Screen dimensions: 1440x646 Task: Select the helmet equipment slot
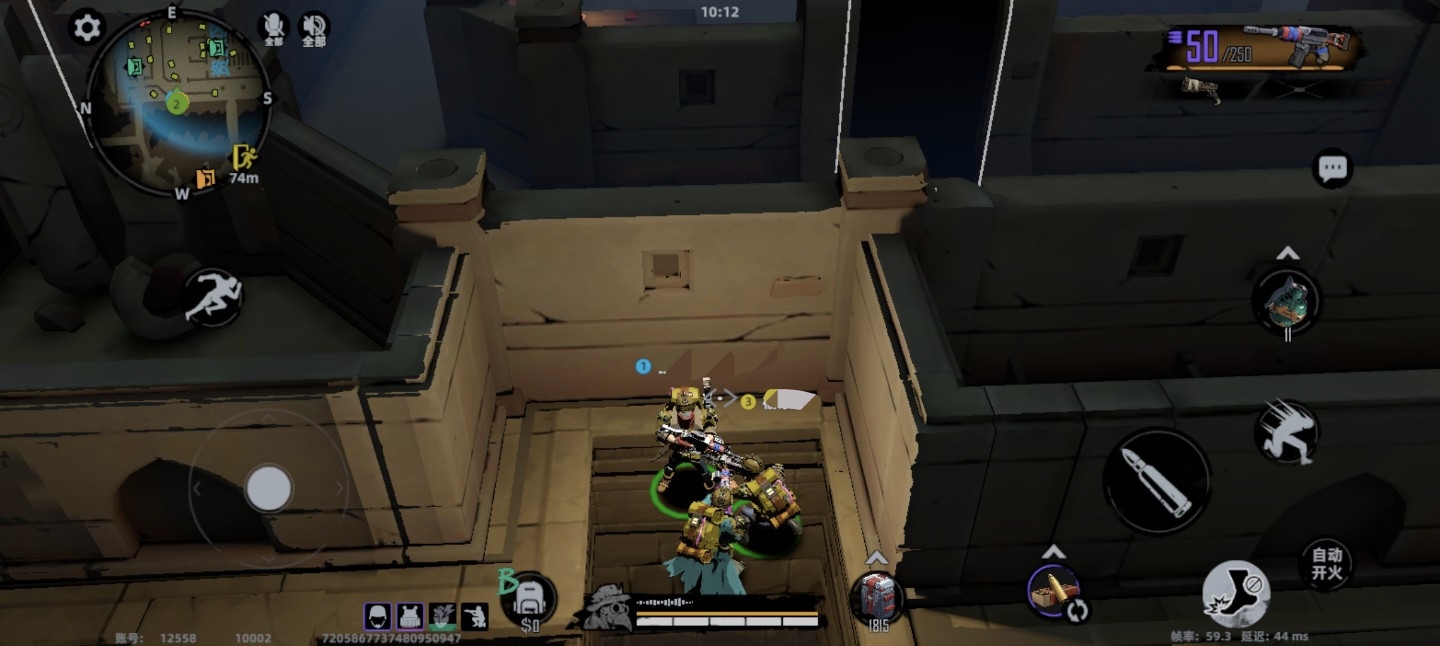pyautogui.click(x=377, y=616)
